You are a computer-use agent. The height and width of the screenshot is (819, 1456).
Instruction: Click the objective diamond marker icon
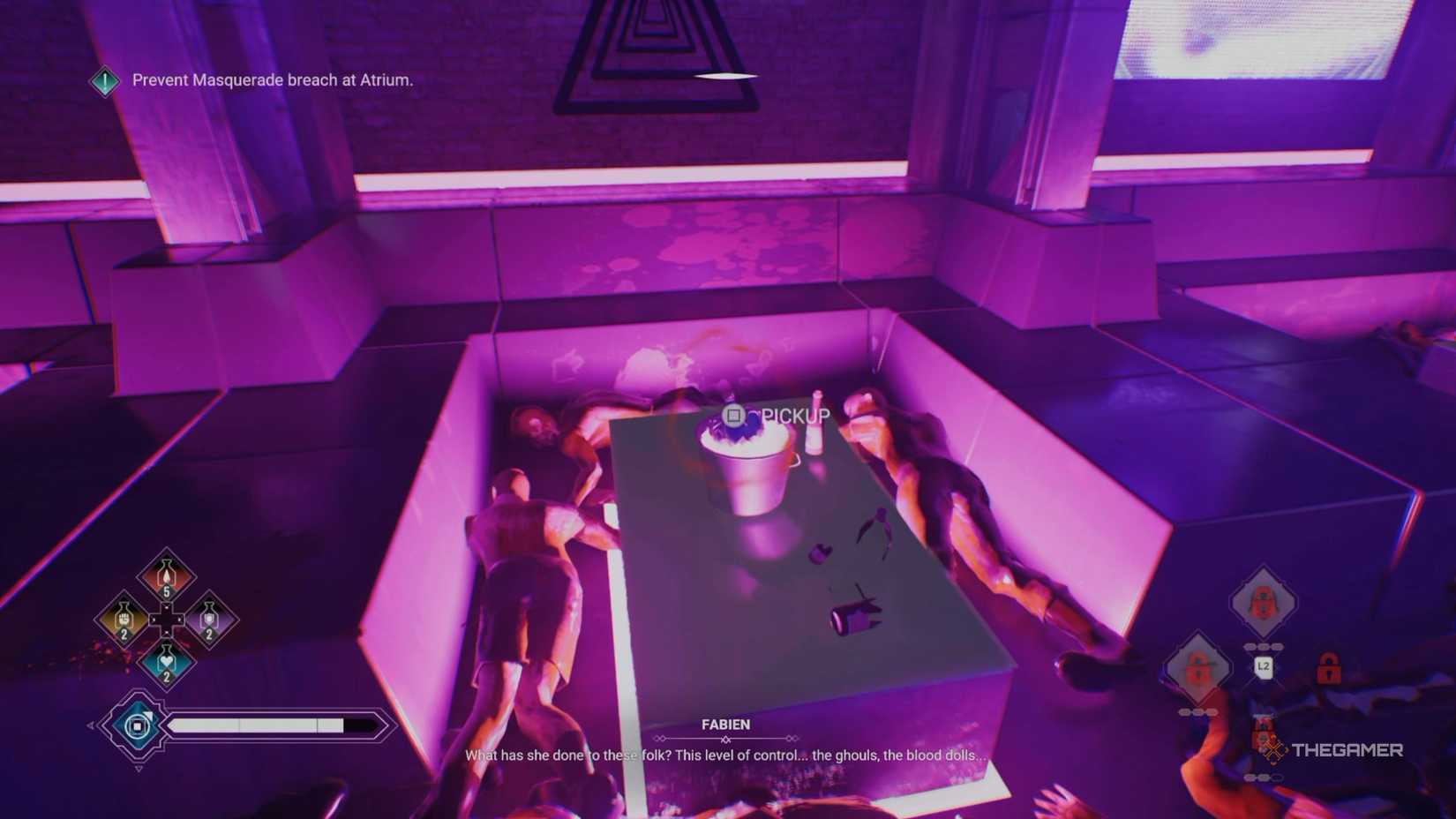point(104,80)
